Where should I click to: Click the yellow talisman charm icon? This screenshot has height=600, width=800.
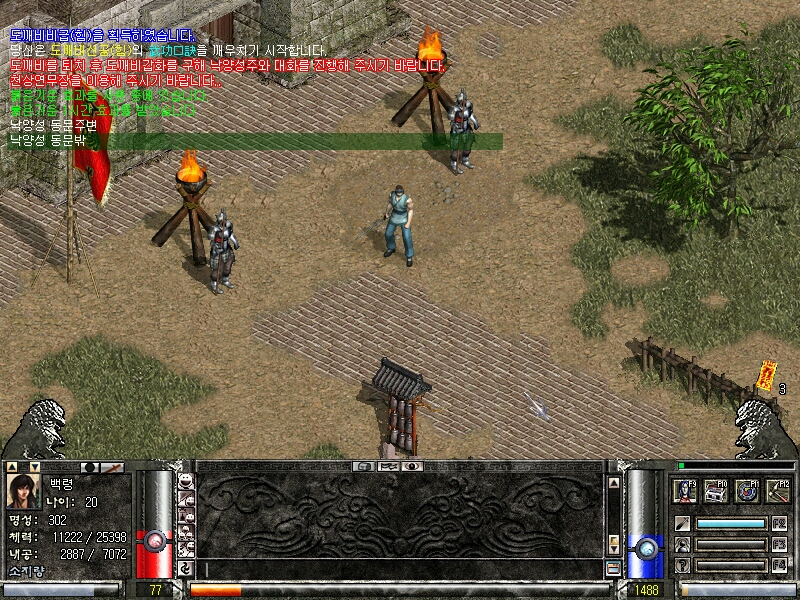pos(768,373)
